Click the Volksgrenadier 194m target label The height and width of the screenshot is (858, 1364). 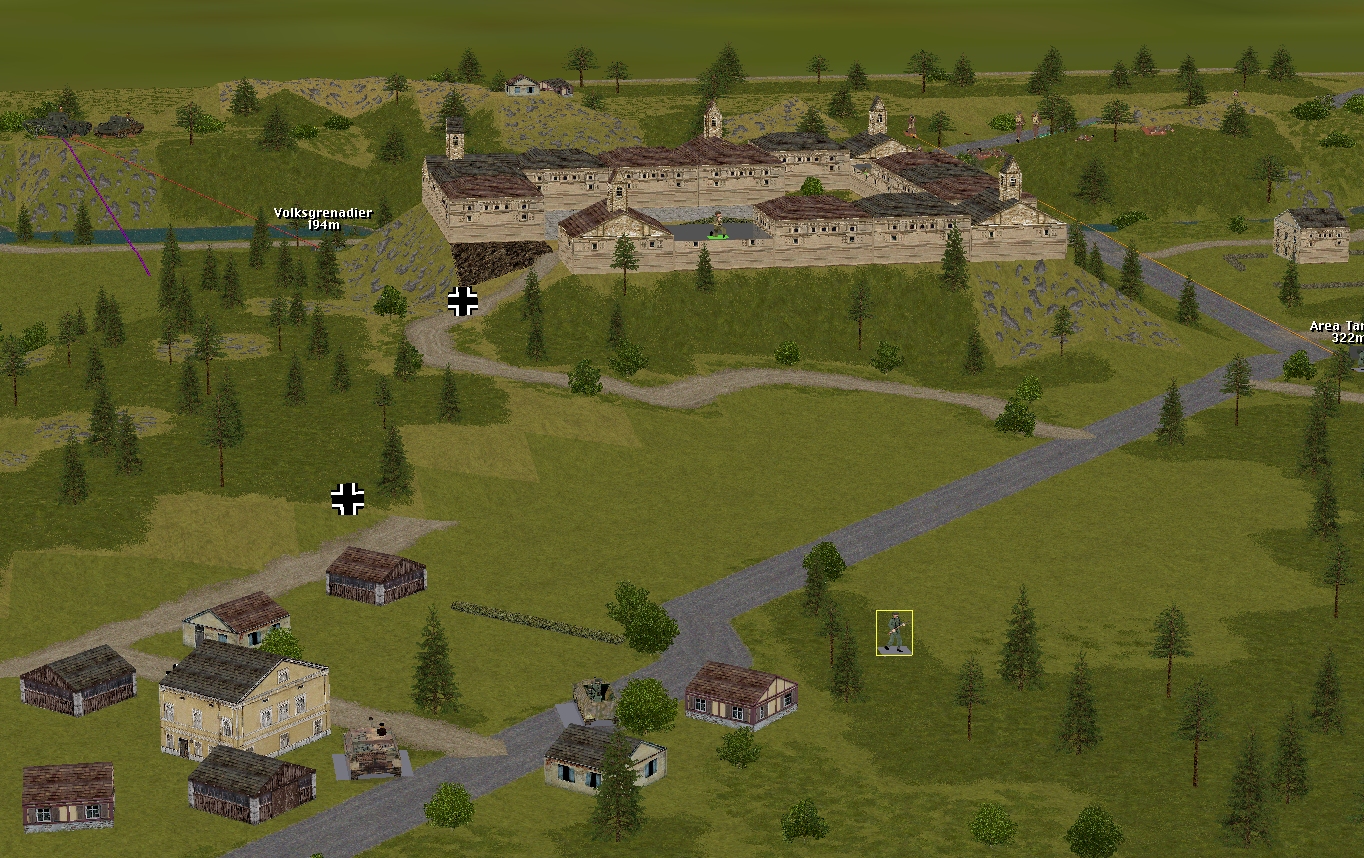point(322,219)
